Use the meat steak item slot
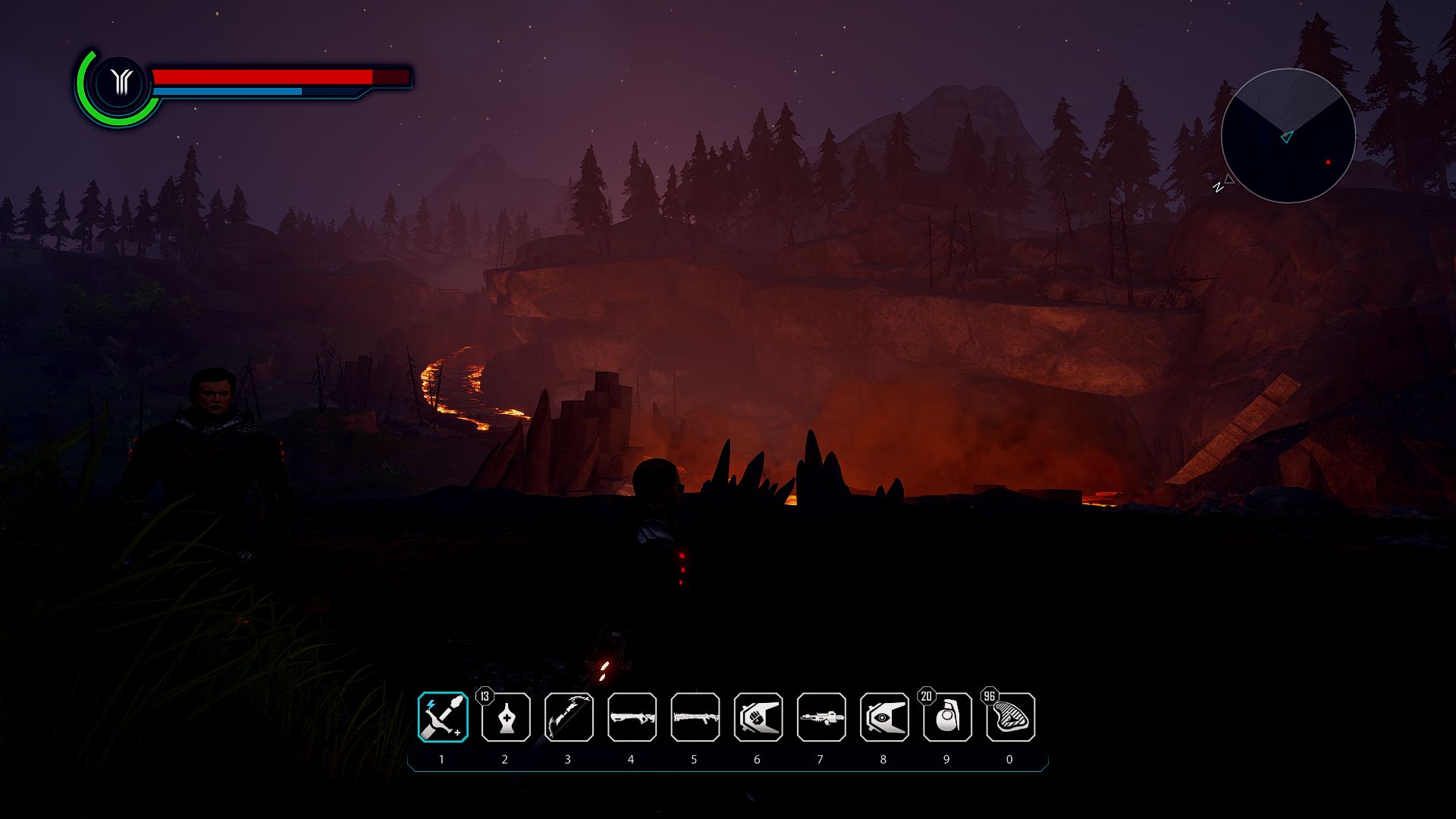The height and width of the screenshot is (819, 1456). (1010, 717)
